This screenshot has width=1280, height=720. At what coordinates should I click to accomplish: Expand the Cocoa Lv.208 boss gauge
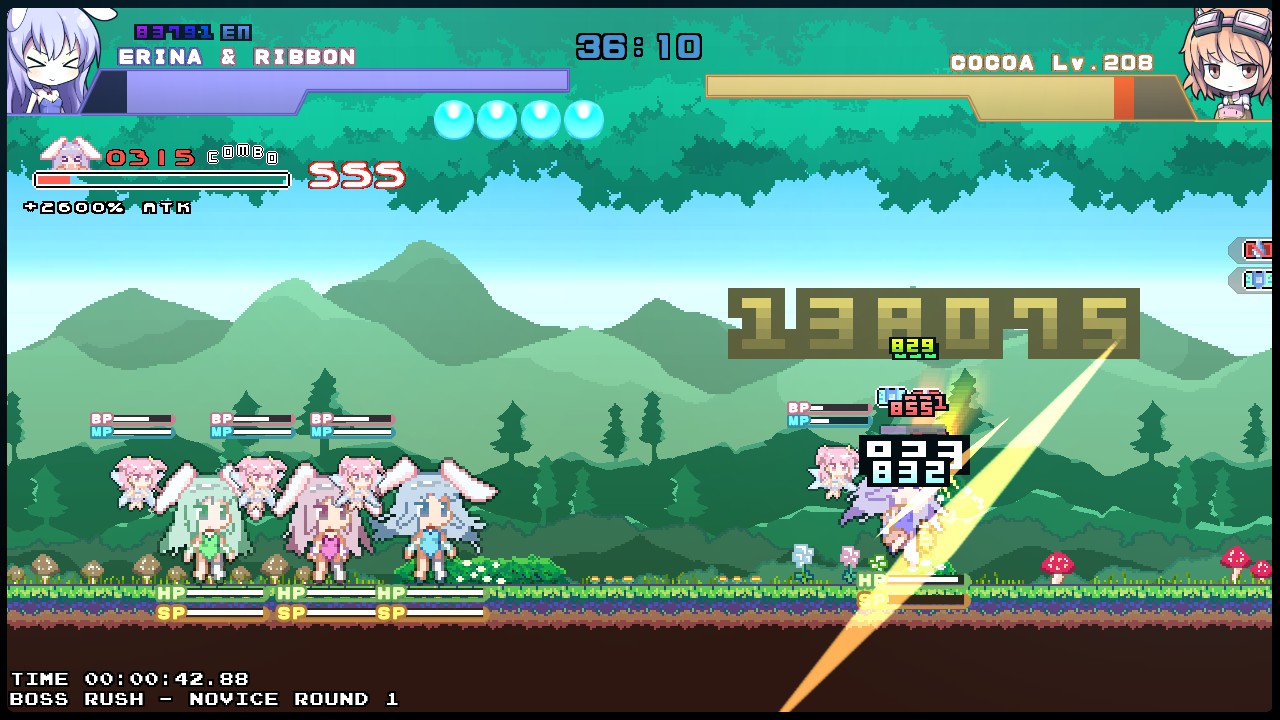point(940,88)
